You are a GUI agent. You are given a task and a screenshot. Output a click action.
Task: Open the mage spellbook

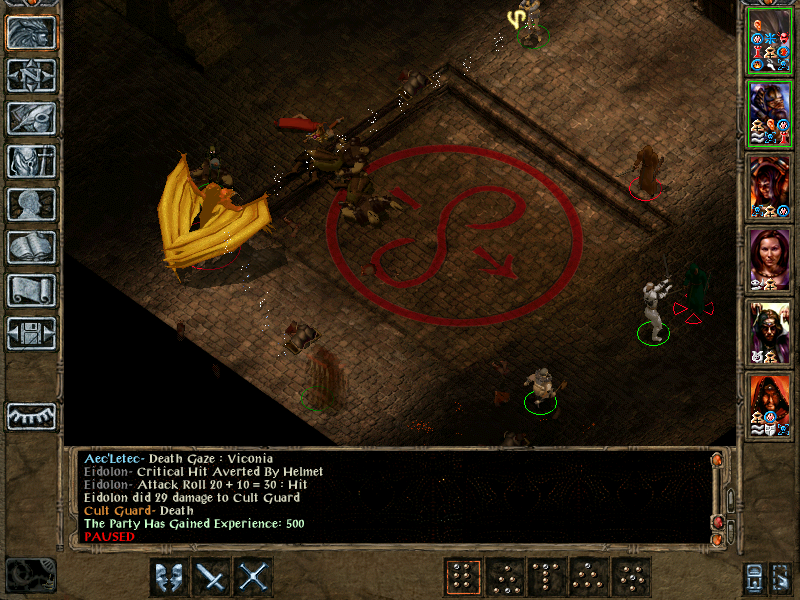(x=31, y=247)
